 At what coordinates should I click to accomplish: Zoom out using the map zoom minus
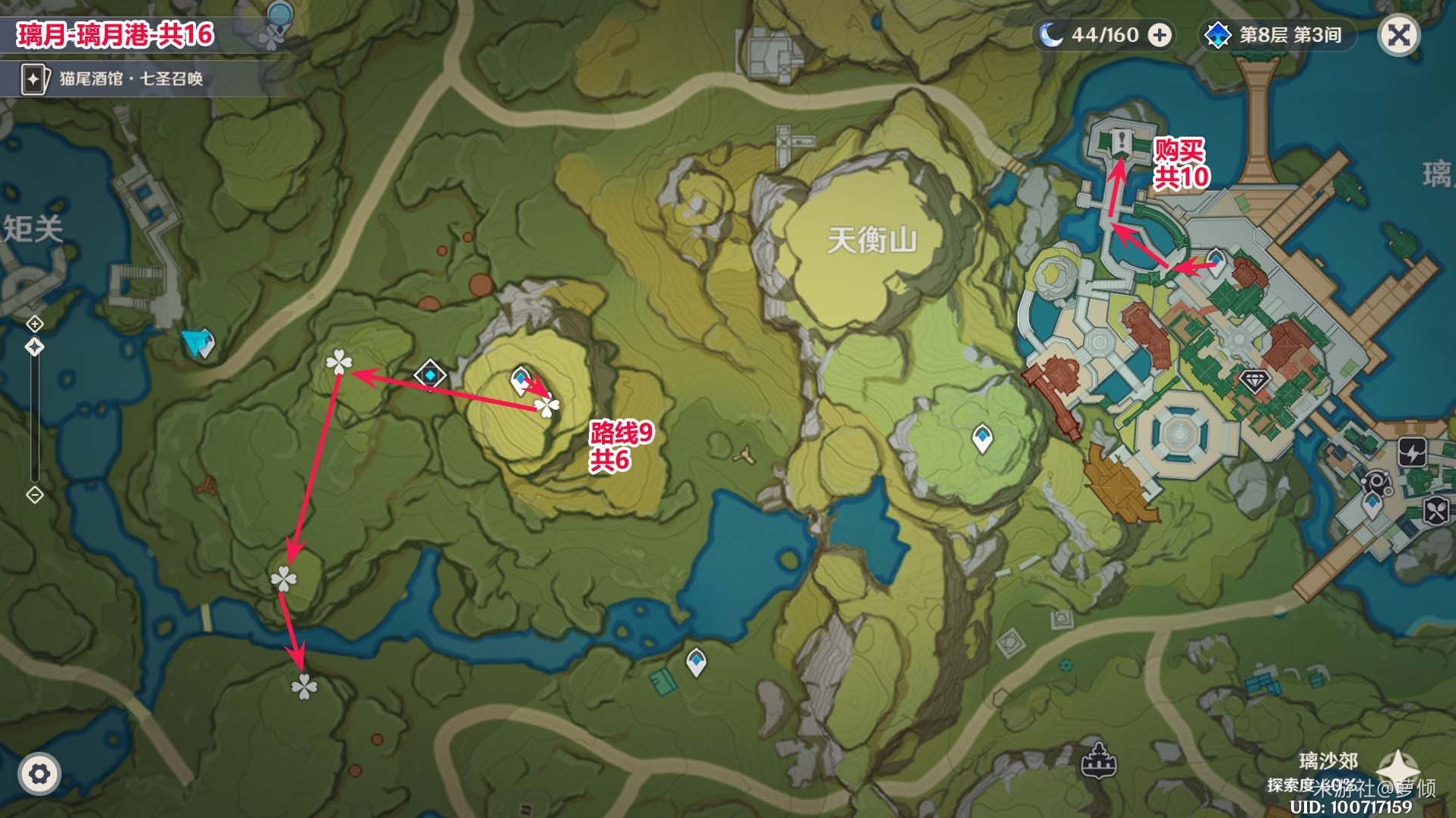35,495
